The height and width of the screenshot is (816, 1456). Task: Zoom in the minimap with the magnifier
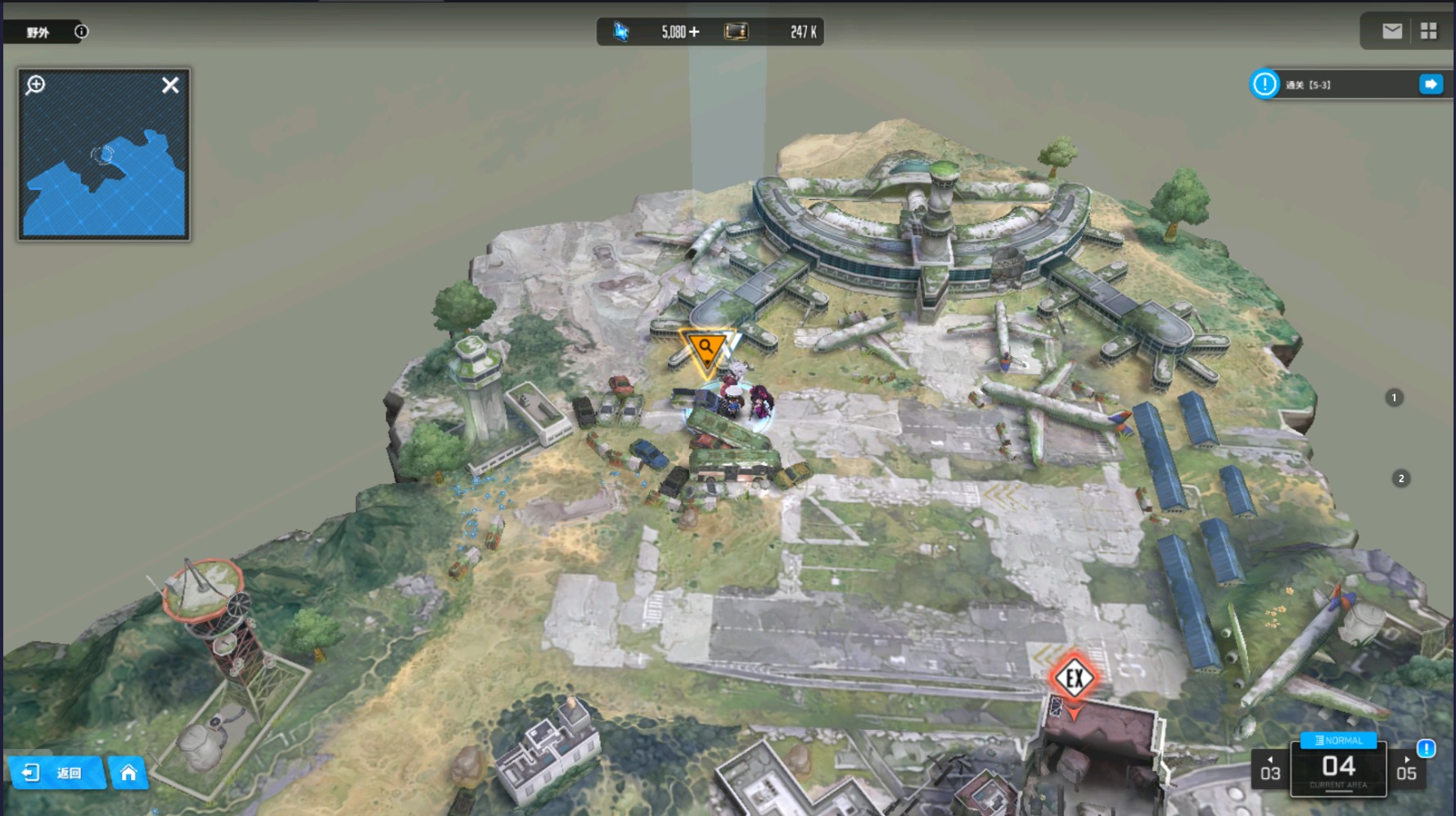point(35,85)
